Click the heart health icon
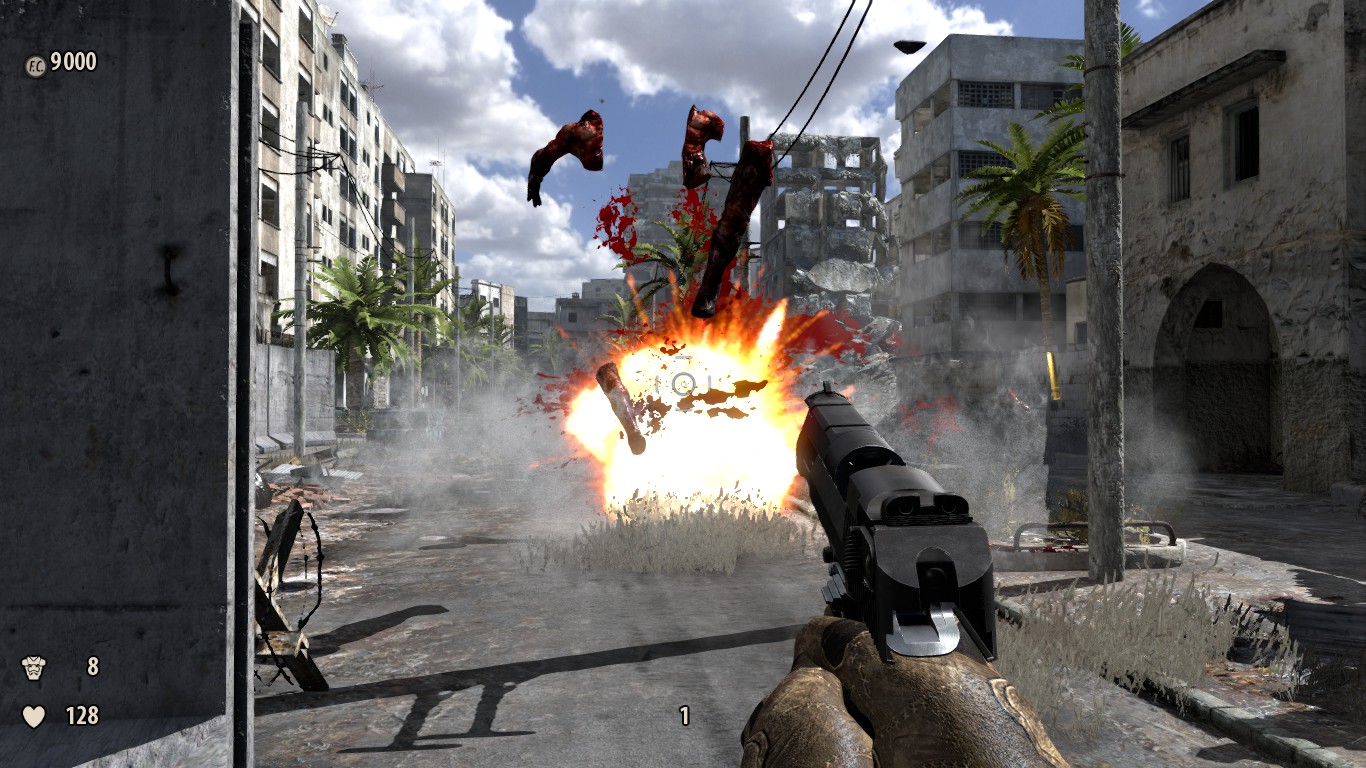The image size is (1366, 768). click(x=35, y=716)
